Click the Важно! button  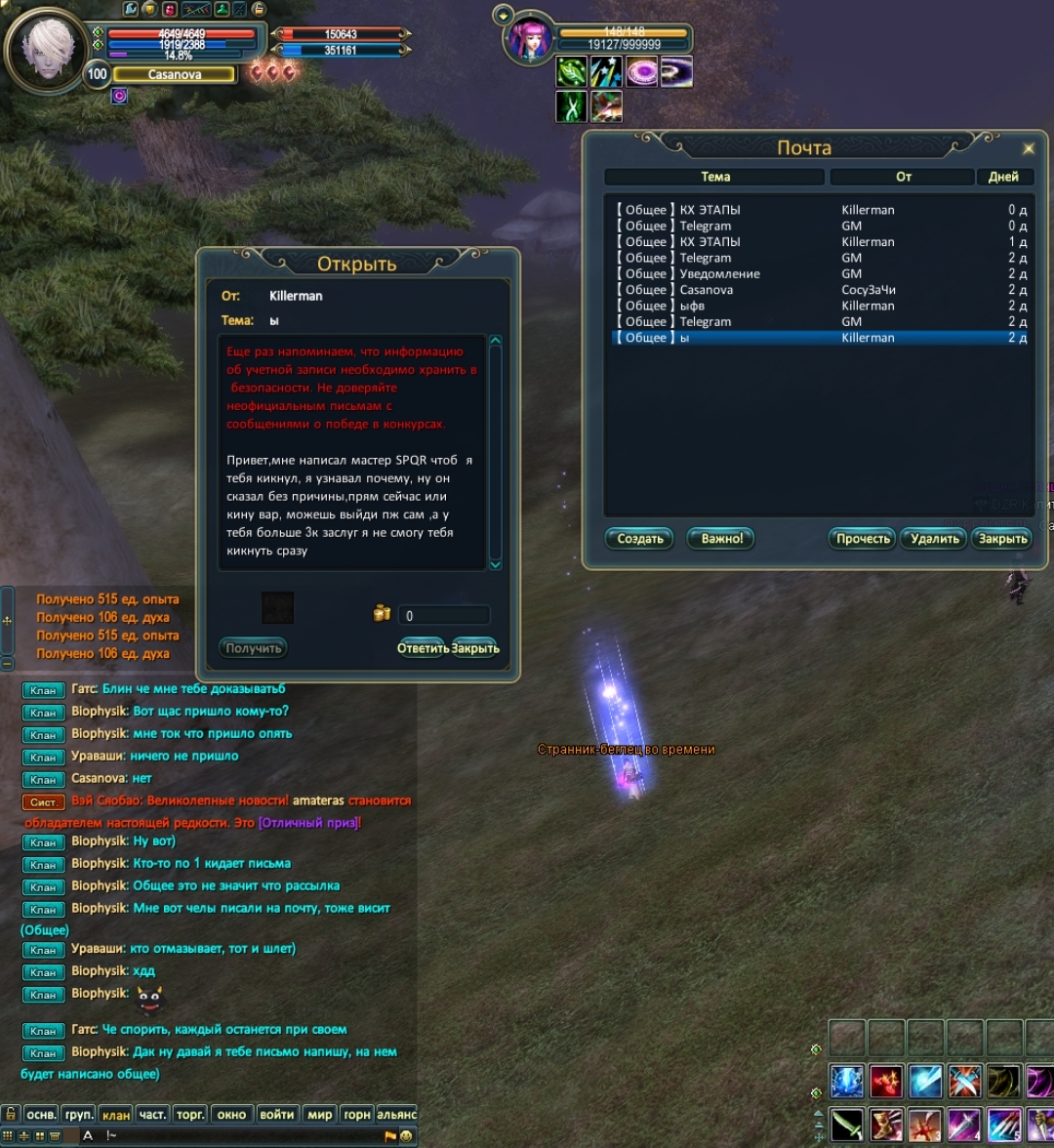click(x=721, y=539)
